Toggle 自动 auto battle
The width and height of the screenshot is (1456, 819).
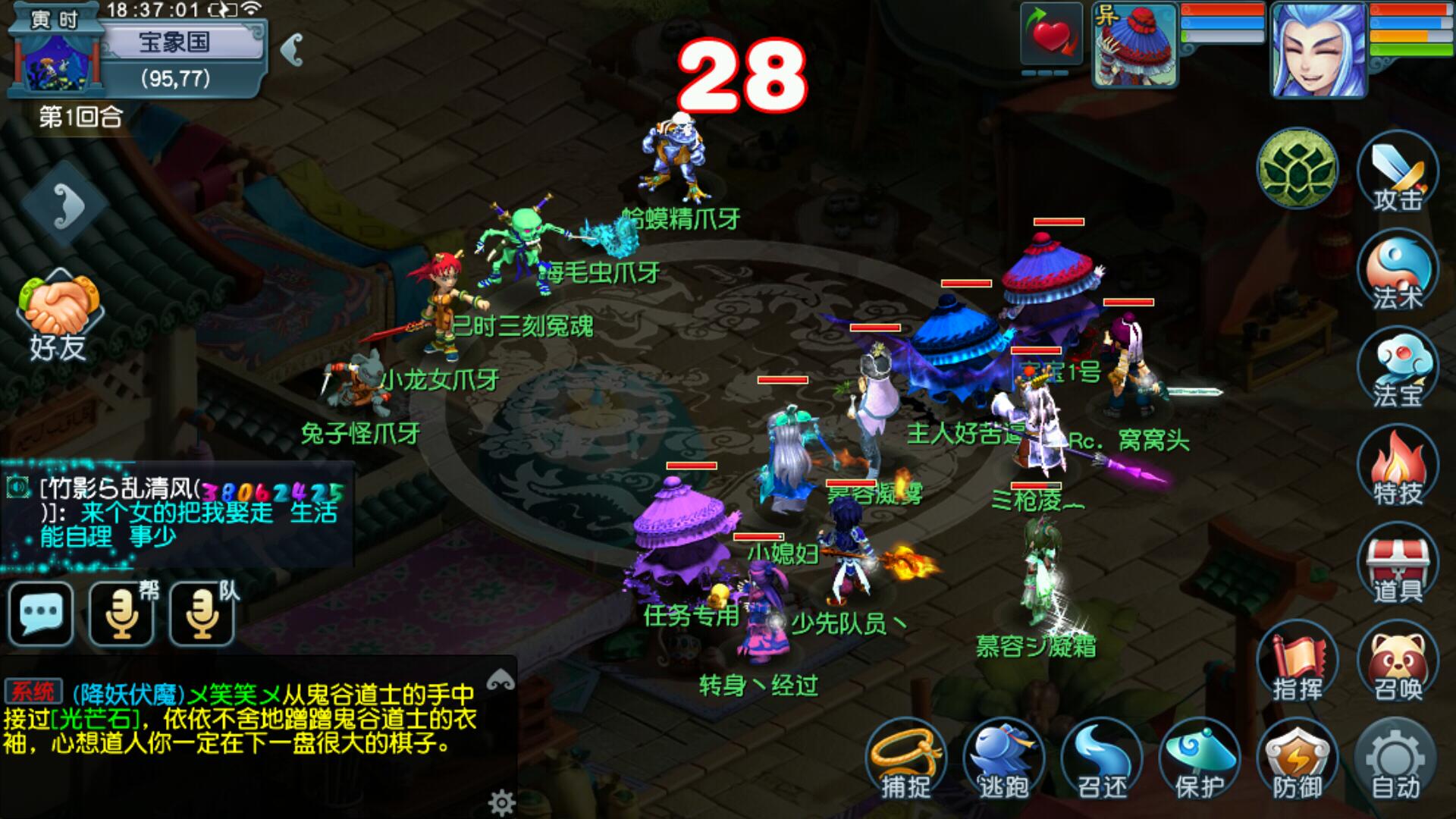pyautogui.click(x=1395, y=760)
